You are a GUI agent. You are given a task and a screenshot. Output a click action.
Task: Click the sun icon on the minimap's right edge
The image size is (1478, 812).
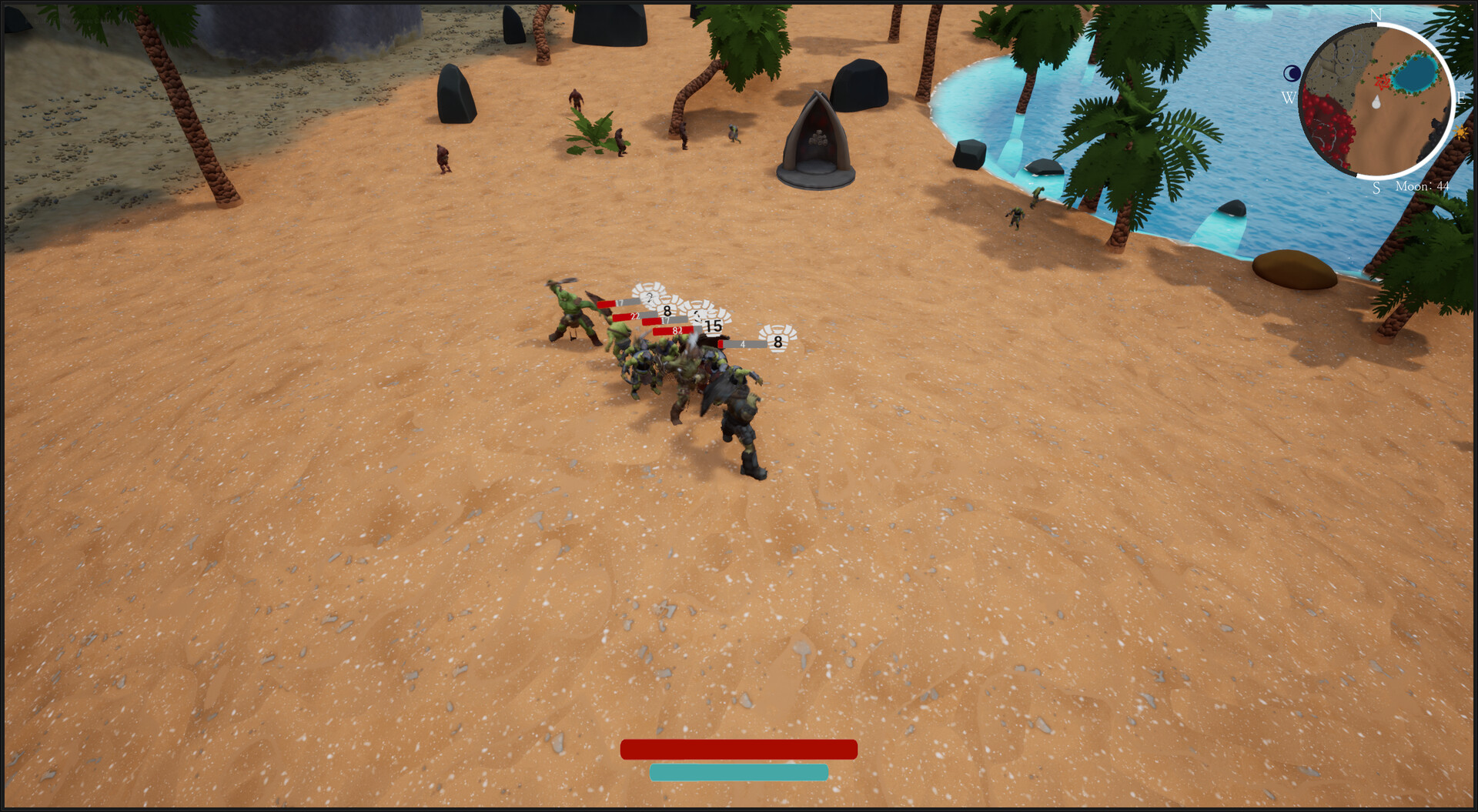click(x=1461, y=132)
